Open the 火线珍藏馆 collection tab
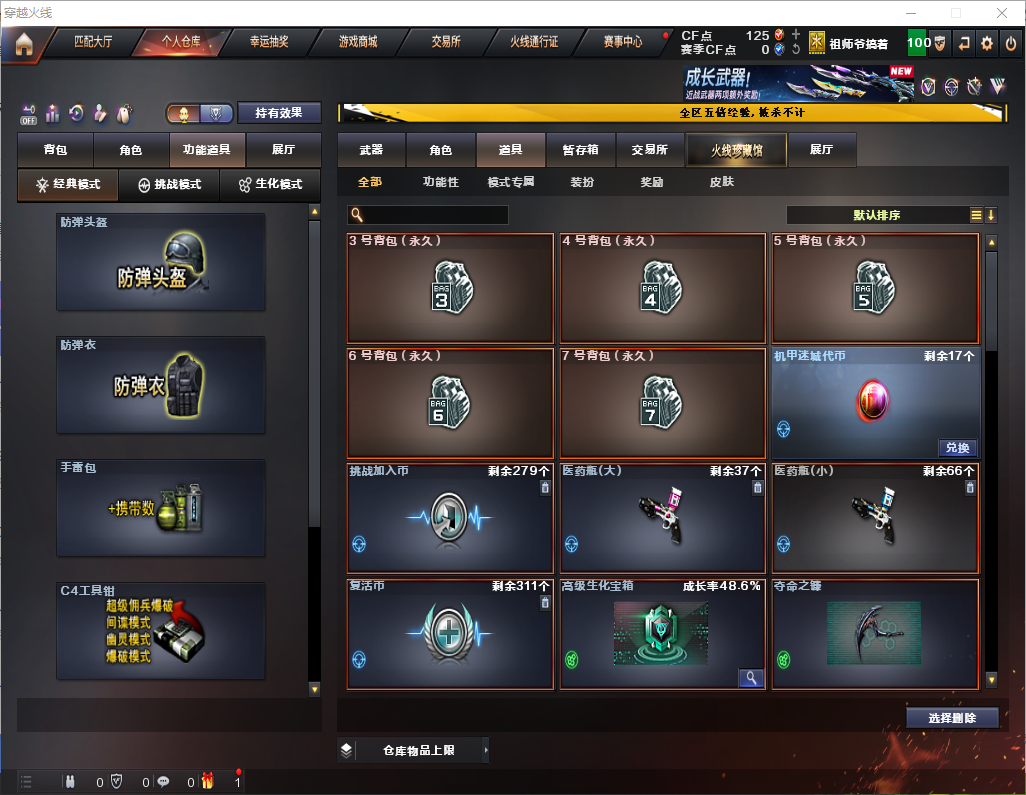 (x=736, y=150)
